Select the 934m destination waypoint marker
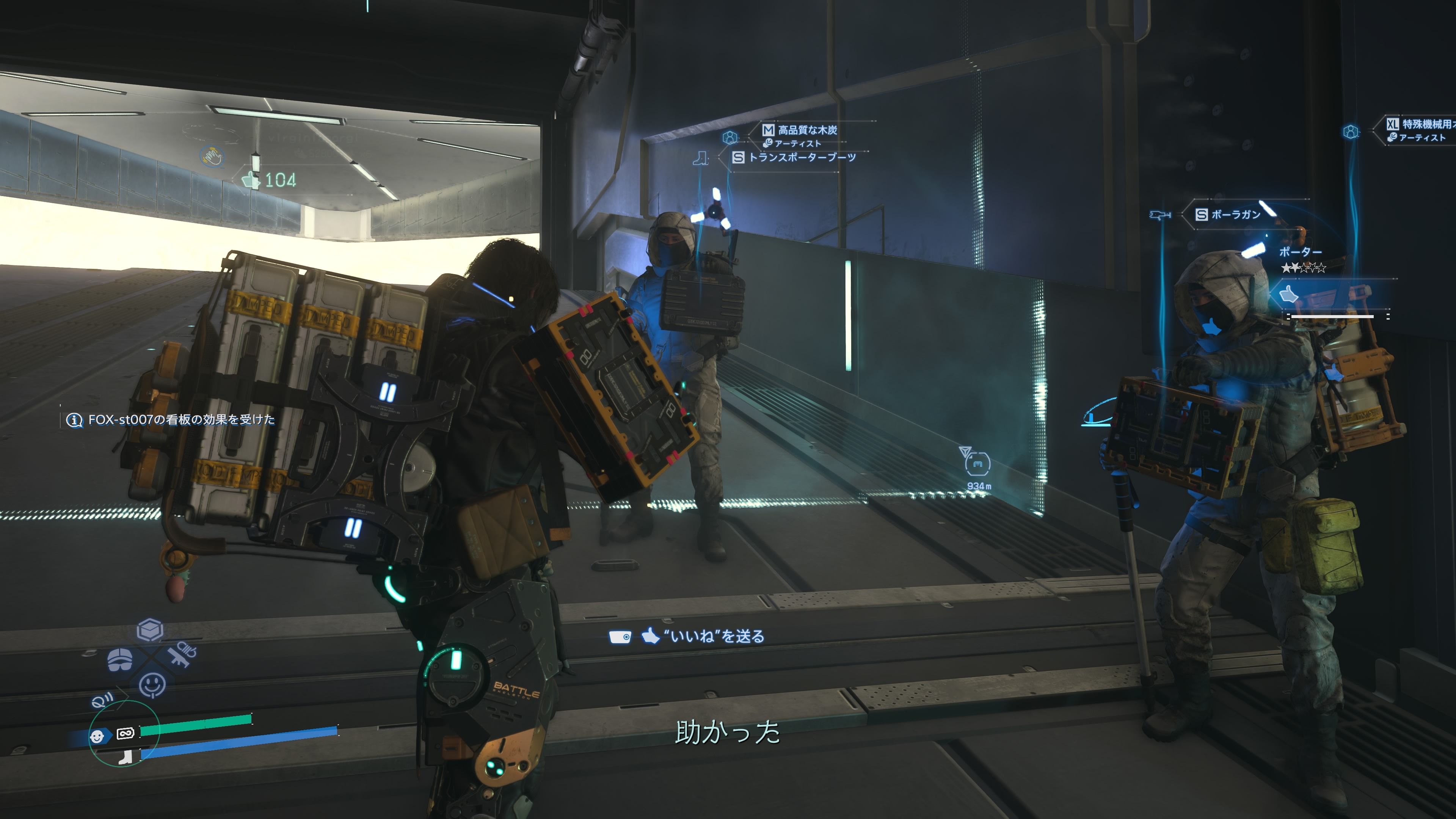This screenshot has width=1456, height=819. pyautogui.click(x=977, y=464)
